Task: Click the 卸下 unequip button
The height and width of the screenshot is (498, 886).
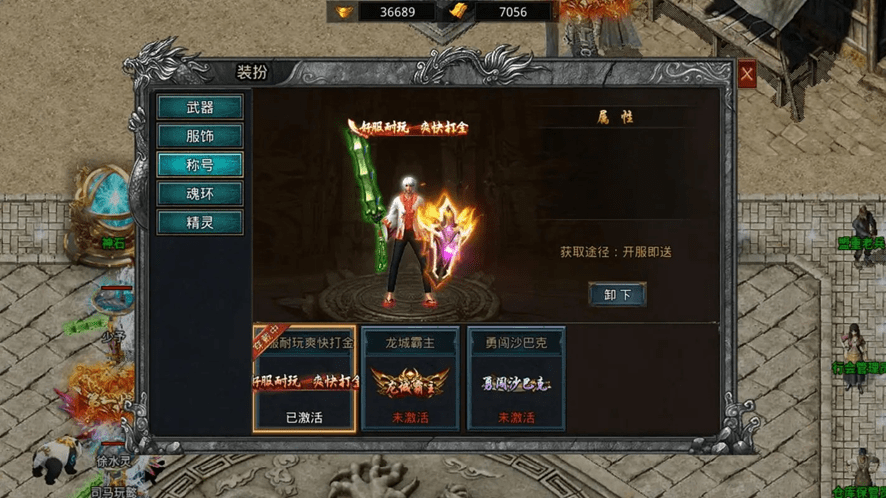Action: 617,295
